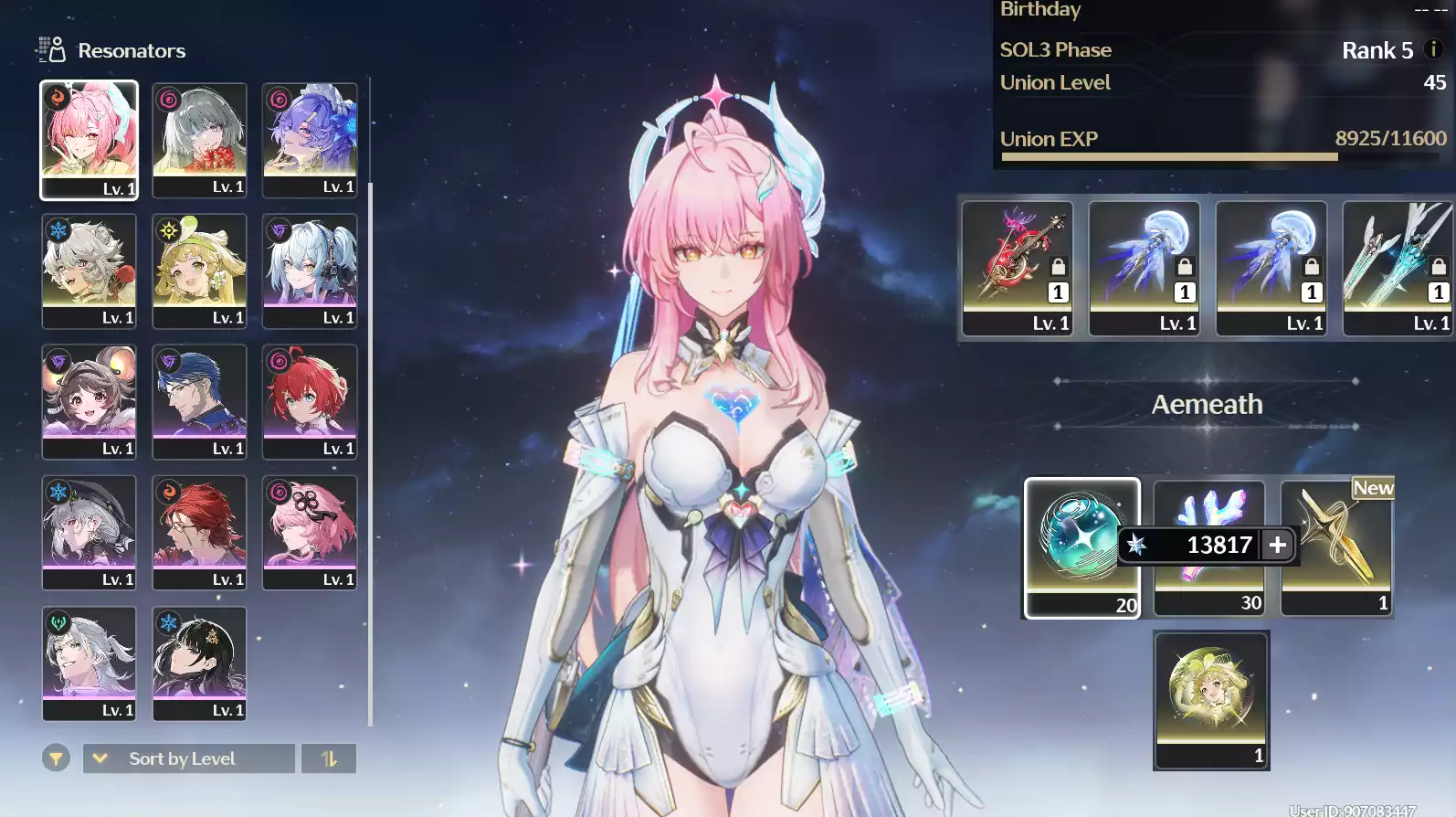Image resolution: width=1456 pixels, height=817 pixels.
Task: Open the yellow filter funnel button
Action: (x=56, y=759)
